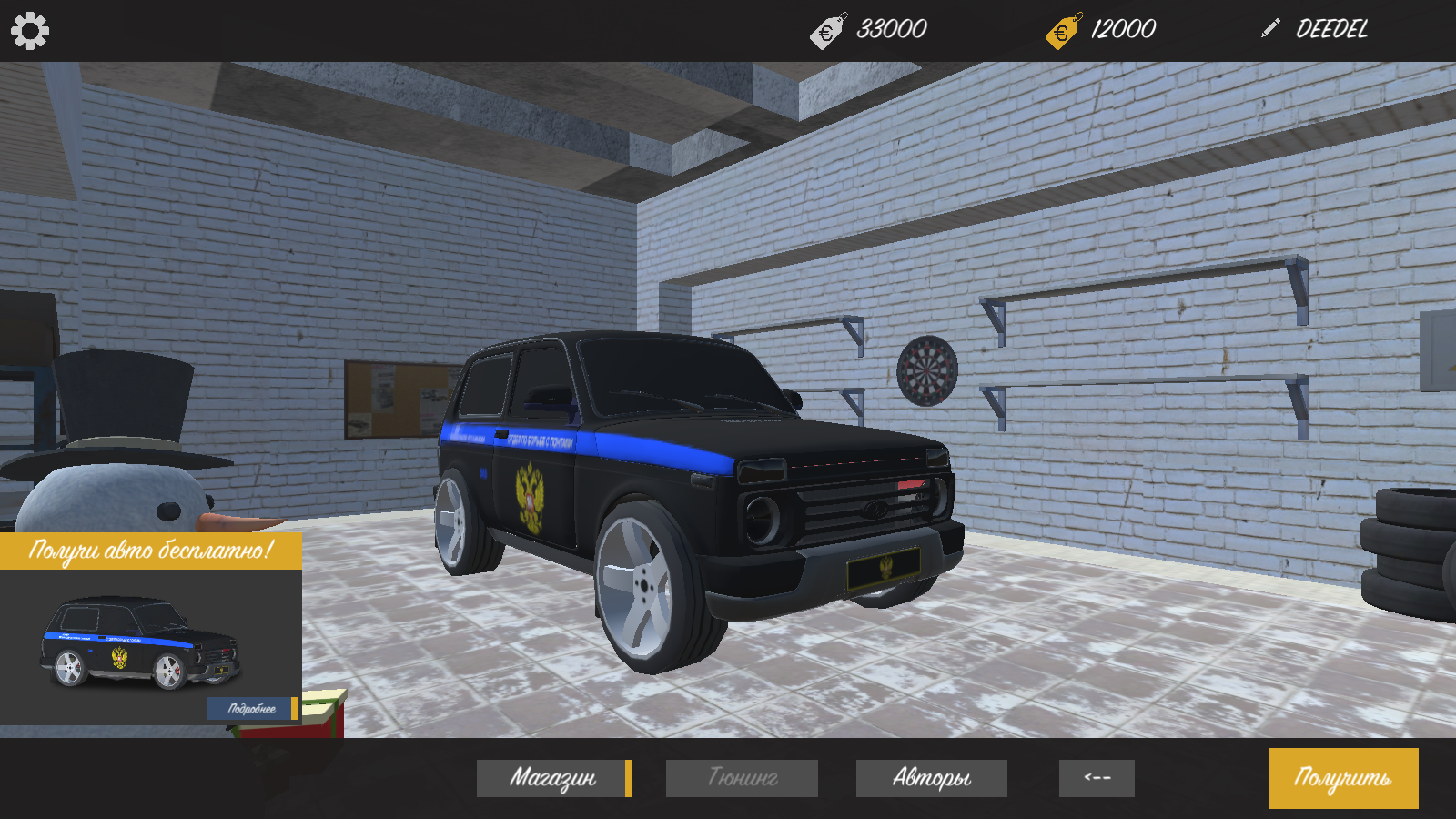Screen dimensions: 1456x819
Task: Click the player name DEEDEL
Action: pyautogui.click(x=1331, y=28)
